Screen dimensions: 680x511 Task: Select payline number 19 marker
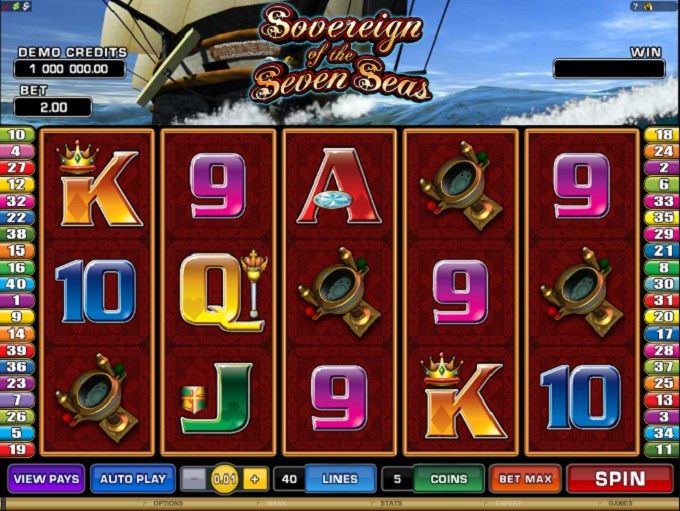18,449
